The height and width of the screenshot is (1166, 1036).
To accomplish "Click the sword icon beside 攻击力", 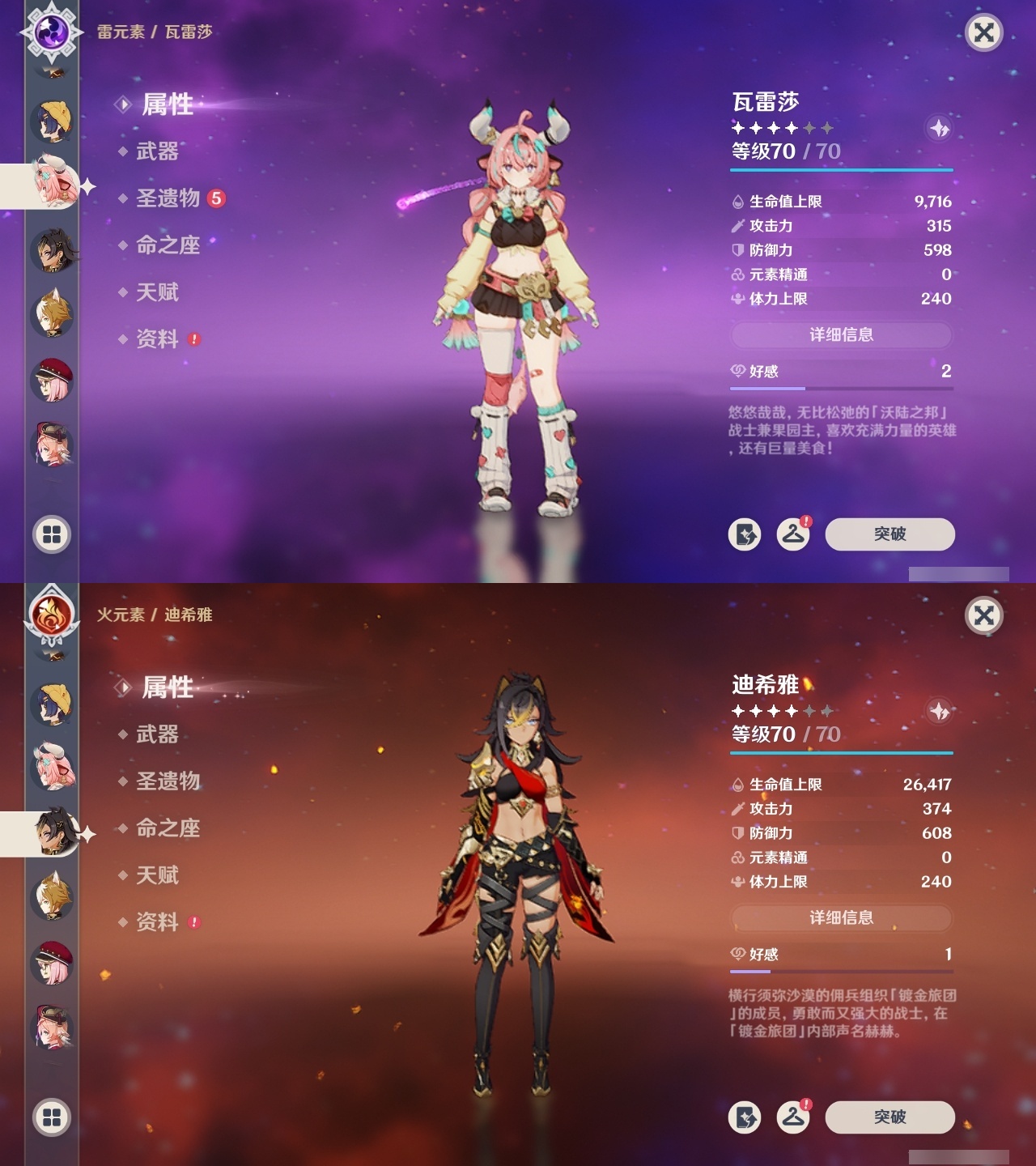I will (x=737, y=227).
